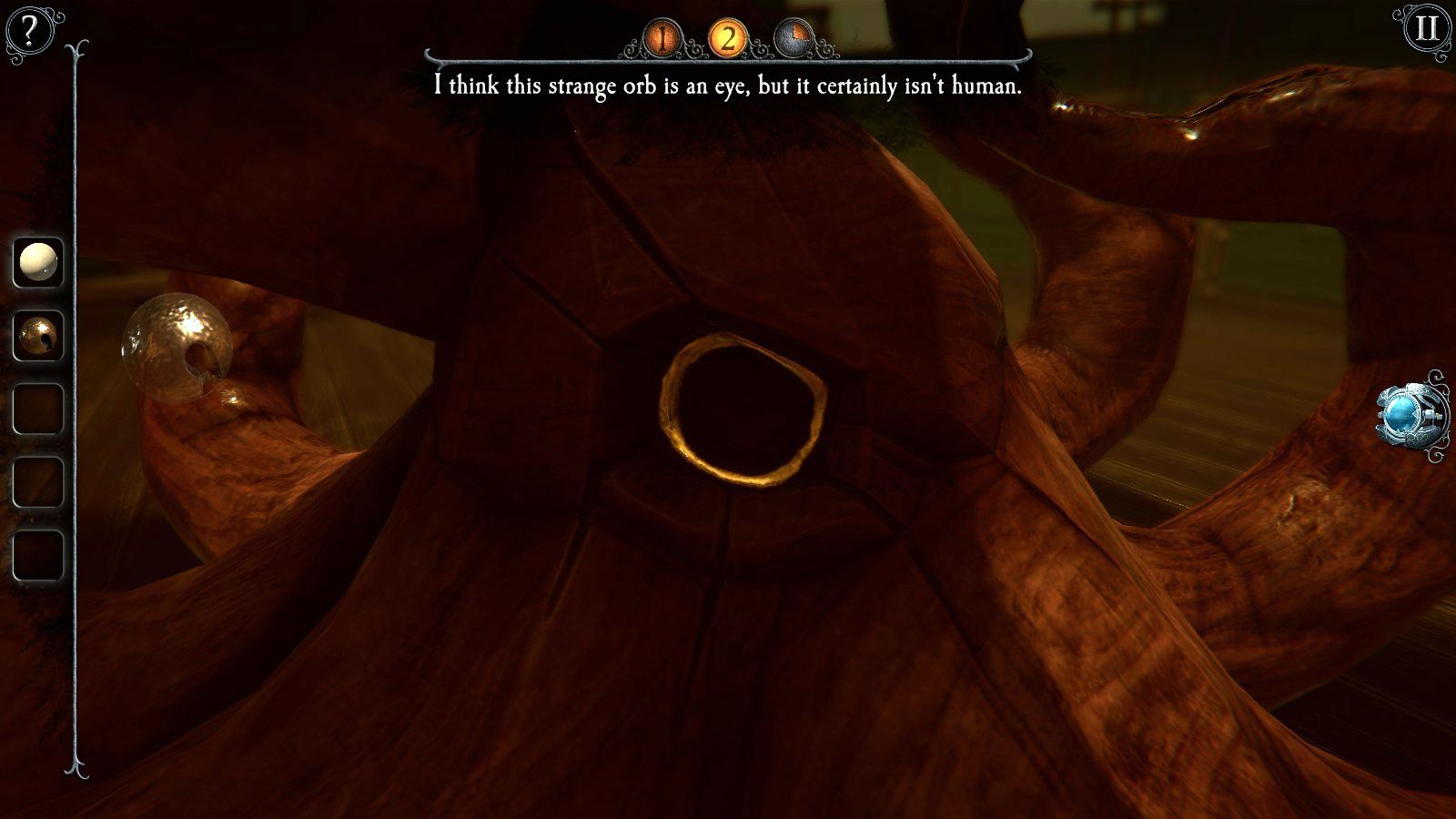Click the glowing chapter 2 medallion
Image resolution: width=1456 pixels, height=819 pixels.
point(727,37)
